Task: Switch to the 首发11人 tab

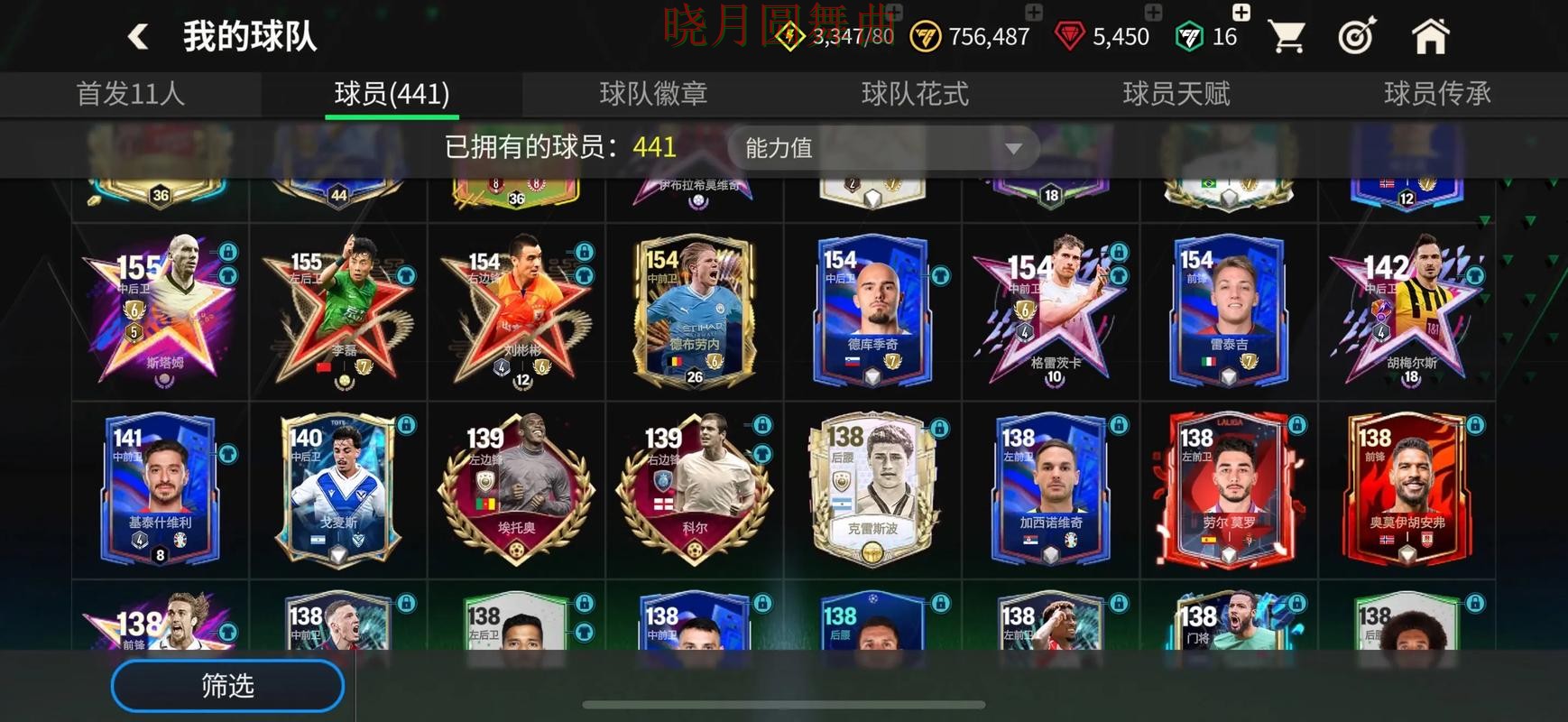Action: [x=133, y=93]
